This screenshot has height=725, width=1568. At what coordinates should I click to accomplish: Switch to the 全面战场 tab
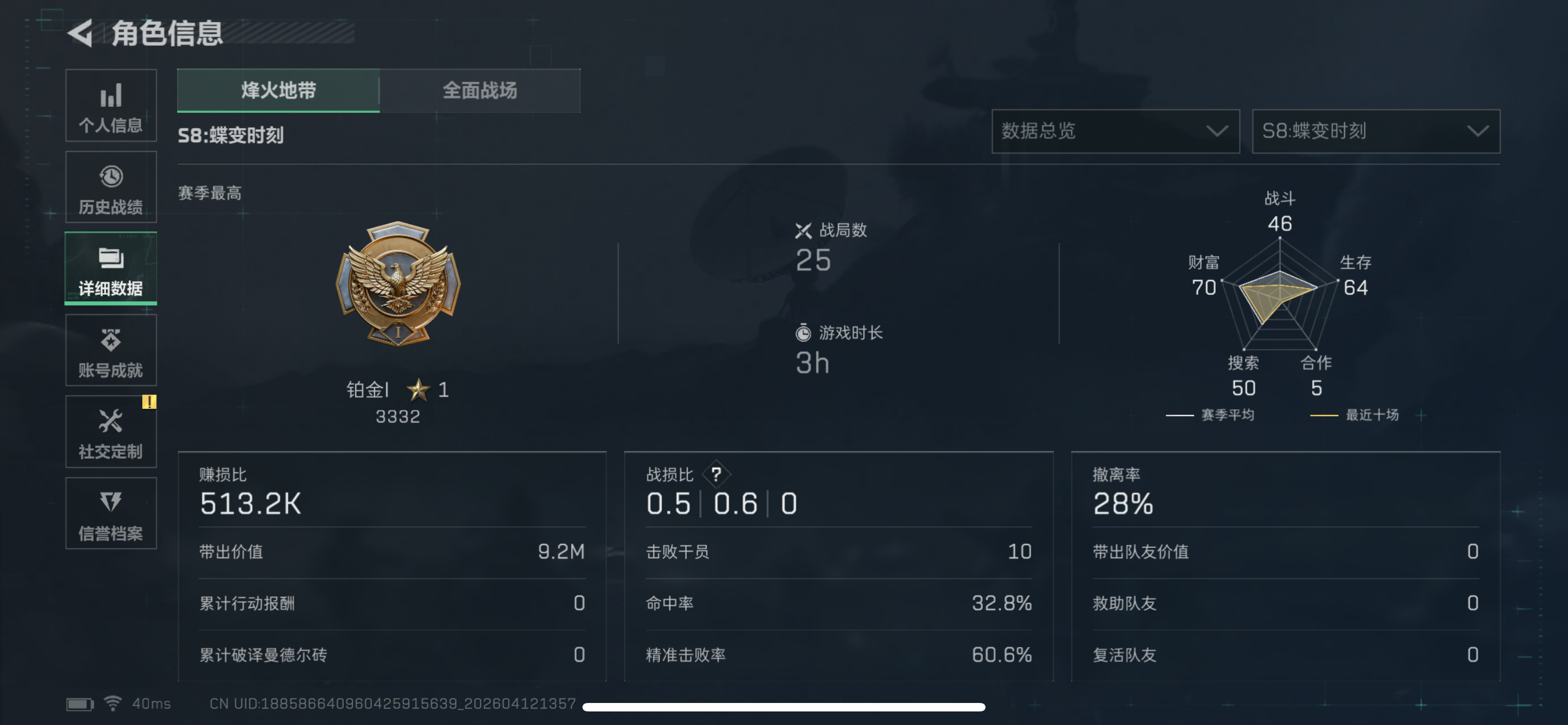tap(480, 91)
